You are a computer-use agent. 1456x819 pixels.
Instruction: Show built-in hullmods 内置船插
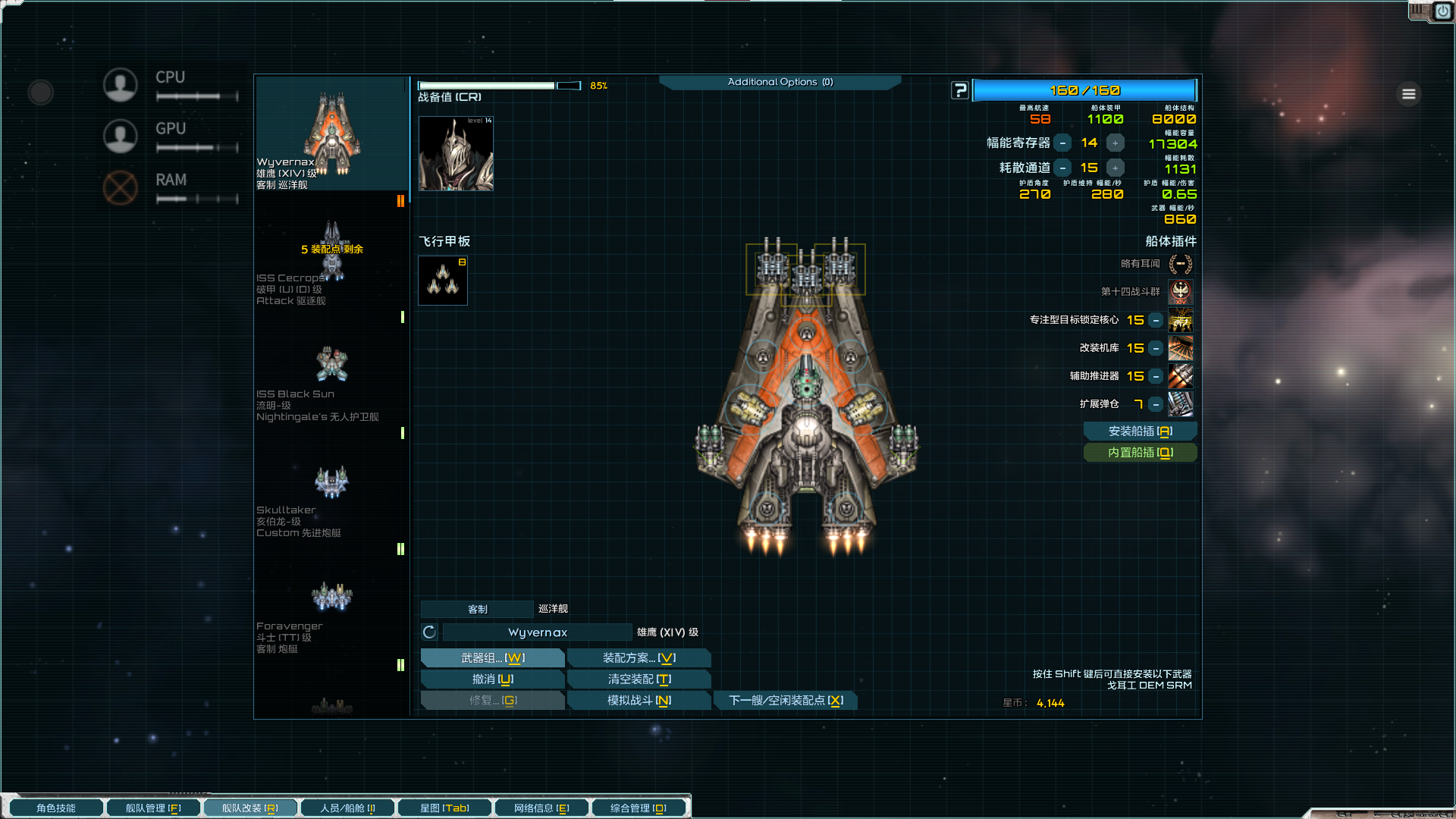1140,453
